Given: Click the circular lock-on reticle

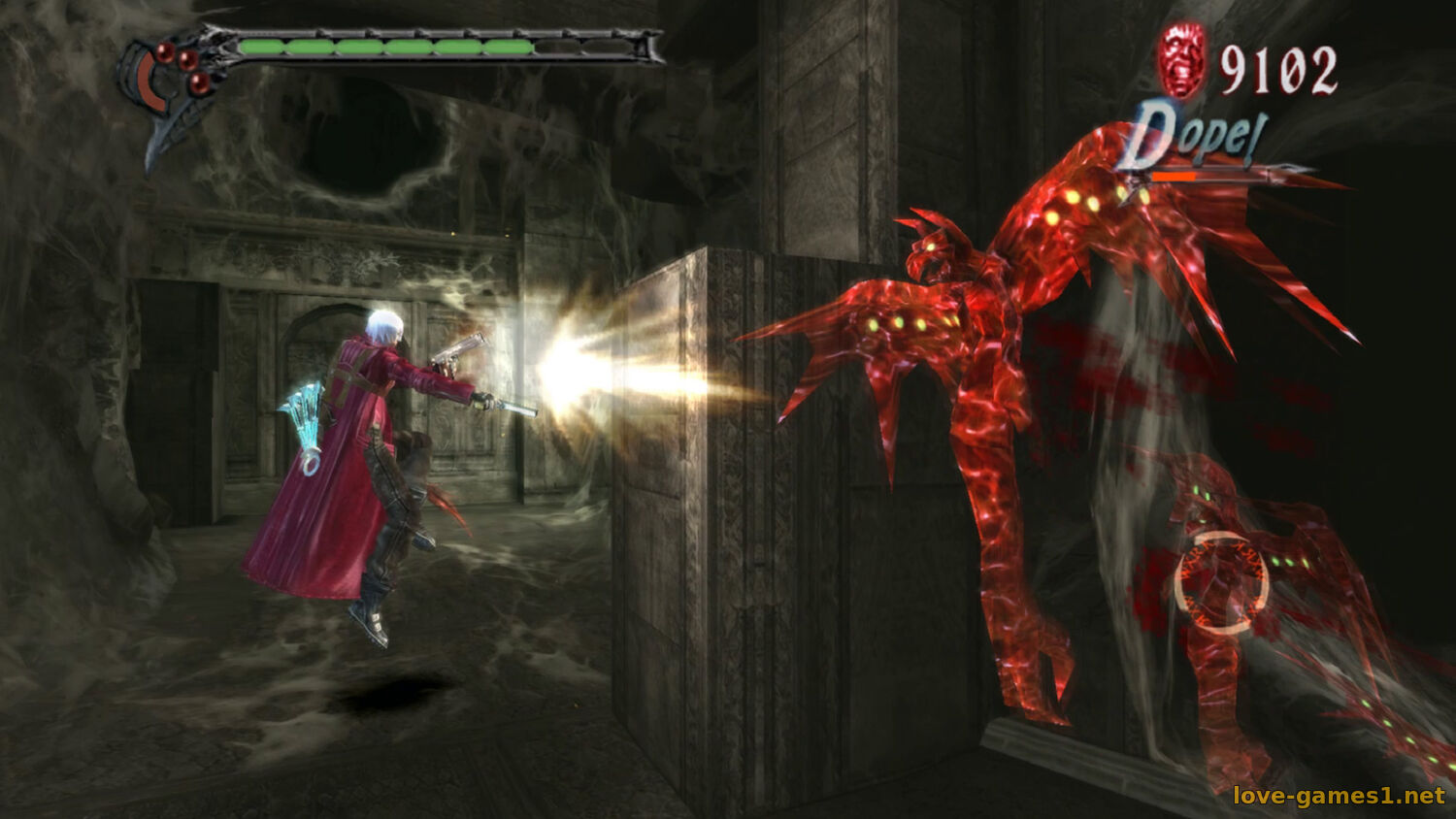Looking at the screenshot, I should (1222, 582).
